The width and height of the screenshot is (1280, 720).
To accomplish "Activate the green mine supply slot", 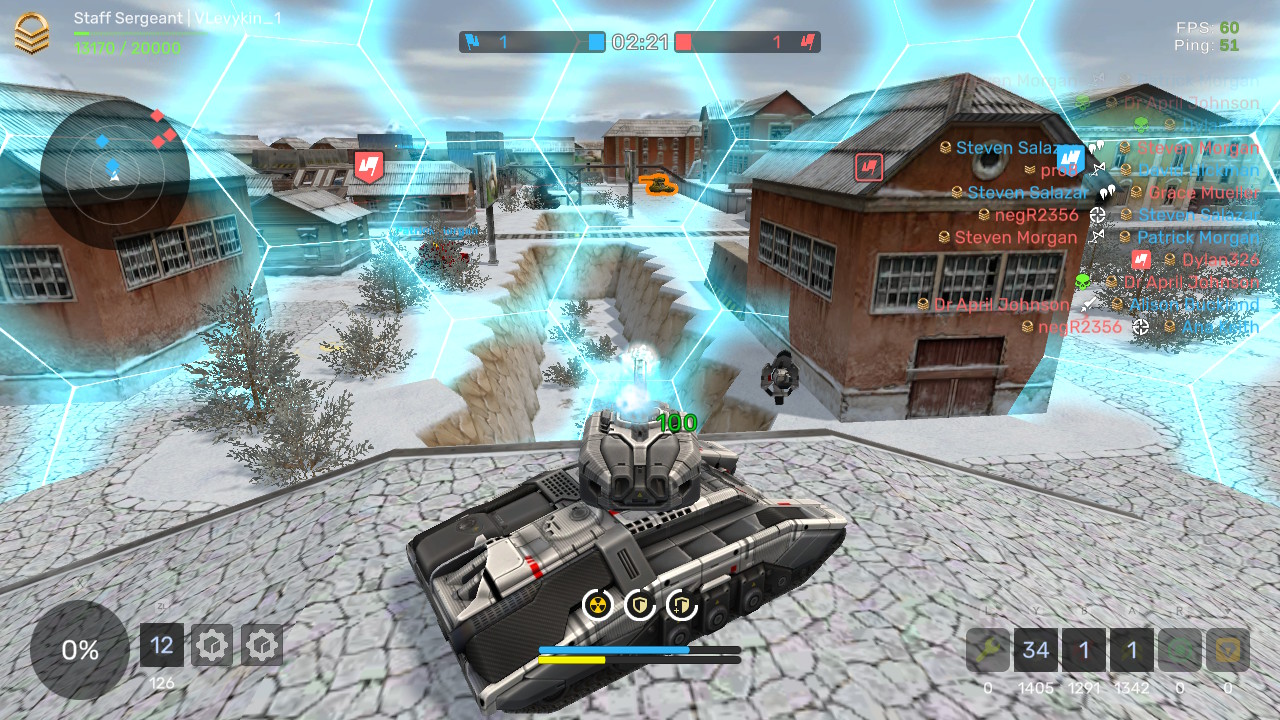I will click(x=1179, y=650).
